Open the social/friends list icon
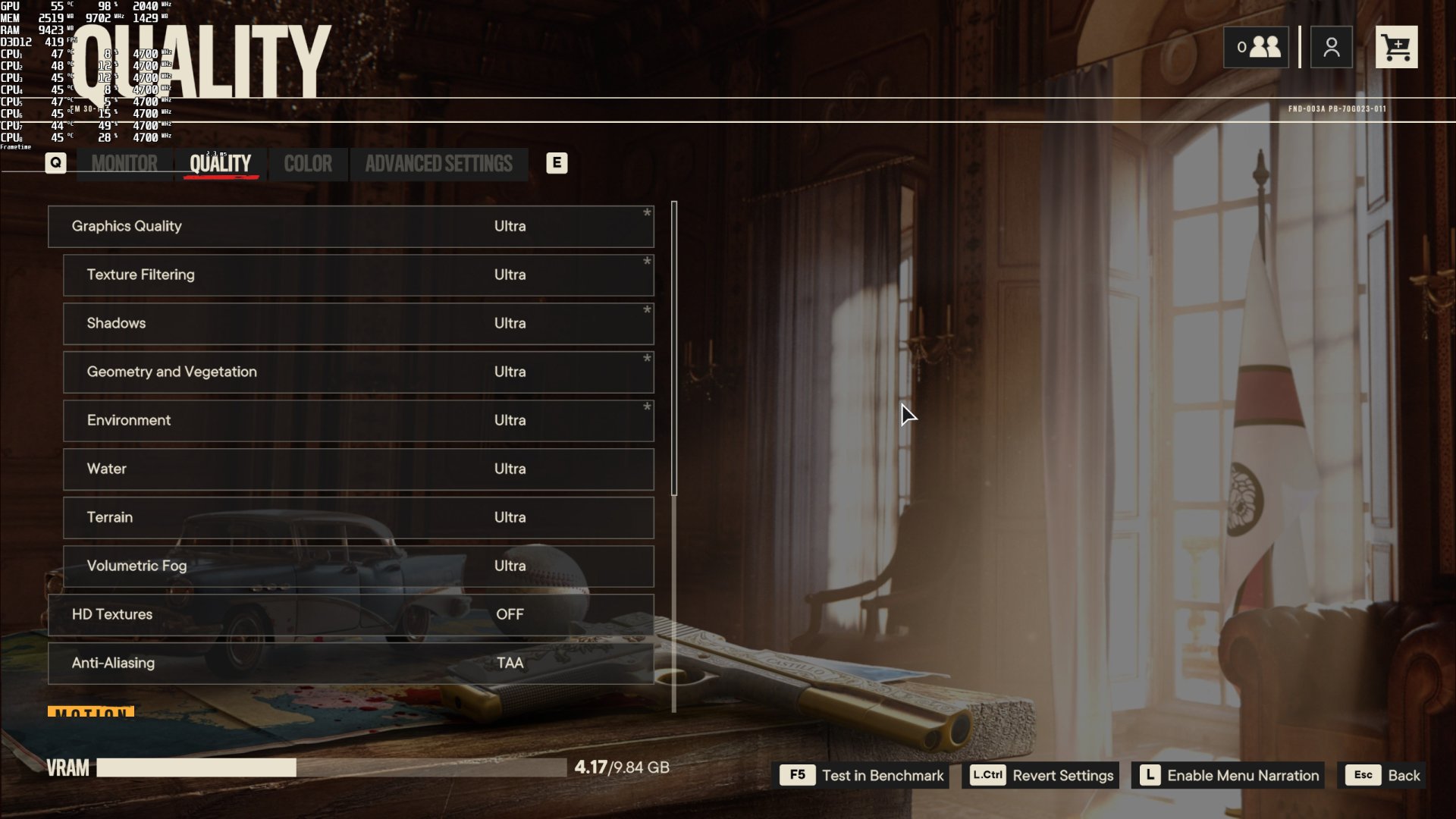This screenshot has width=1456, height=819. pyautogui.click(x=1256, y=46)
